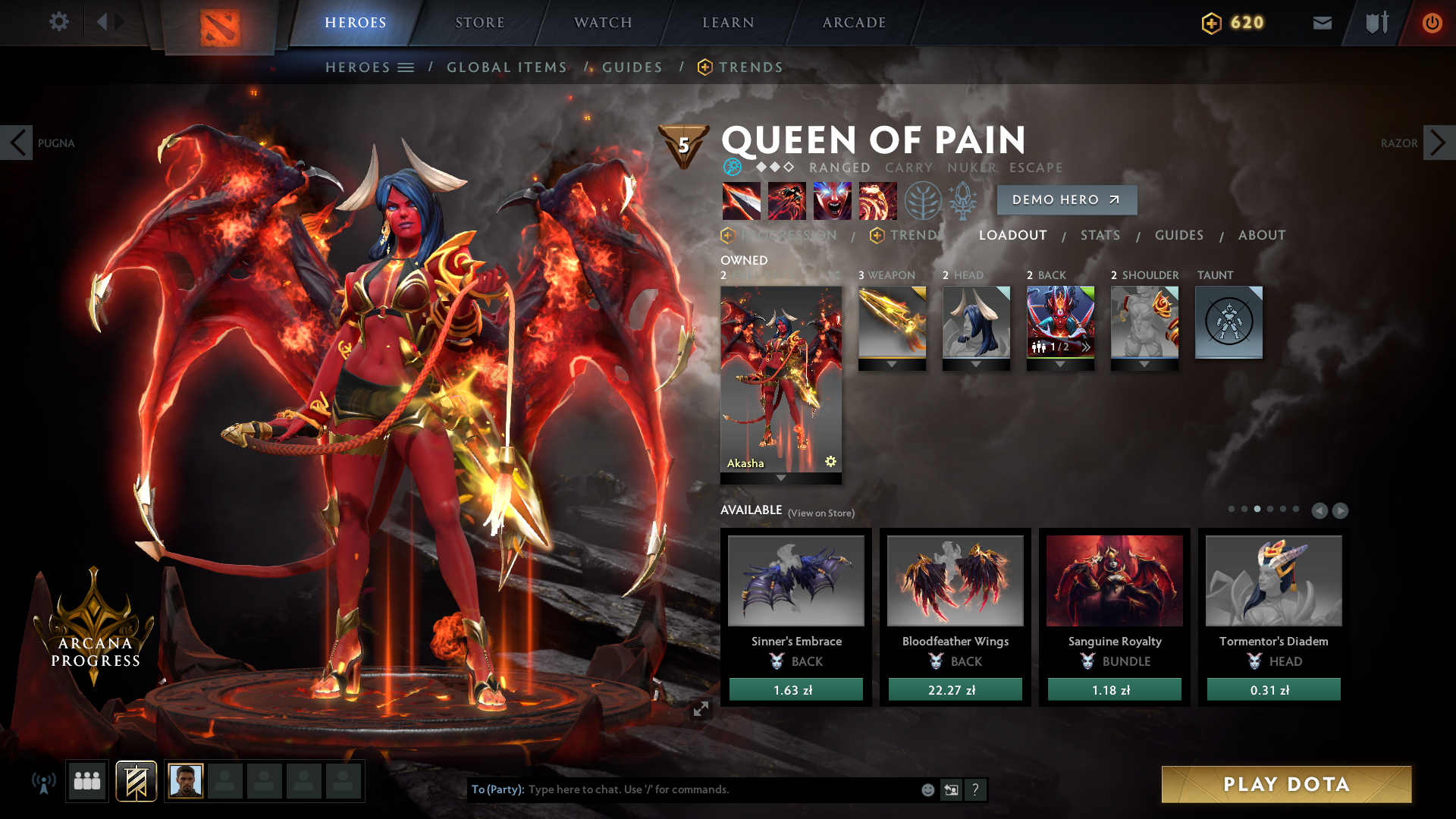Buy Tormentor's Diadem for 0.31 zł
Viewport: 1456px width, 819px height.
[x=1273, y=689]
